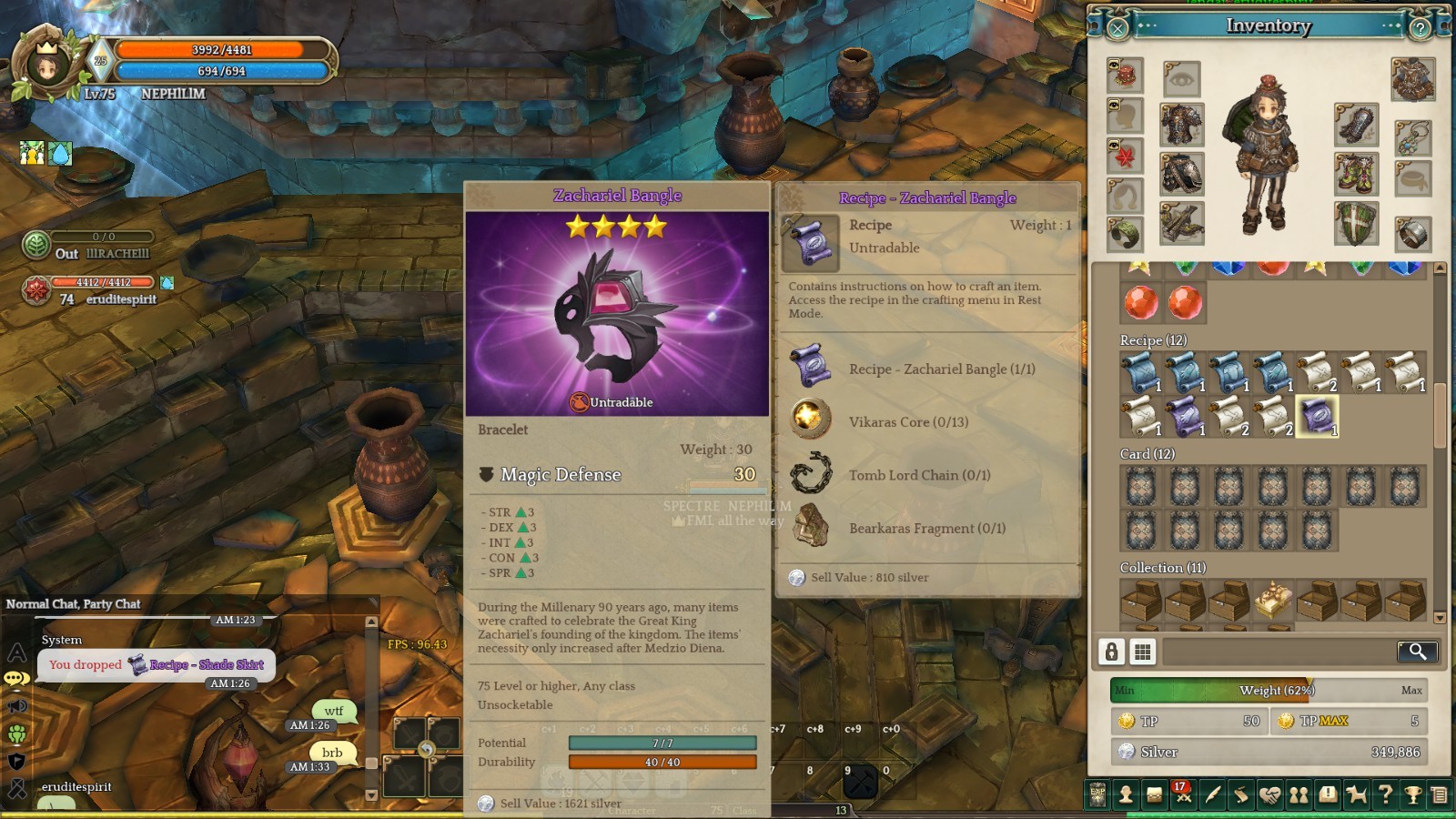Open the trophy menu icon

pos(1413,794)
